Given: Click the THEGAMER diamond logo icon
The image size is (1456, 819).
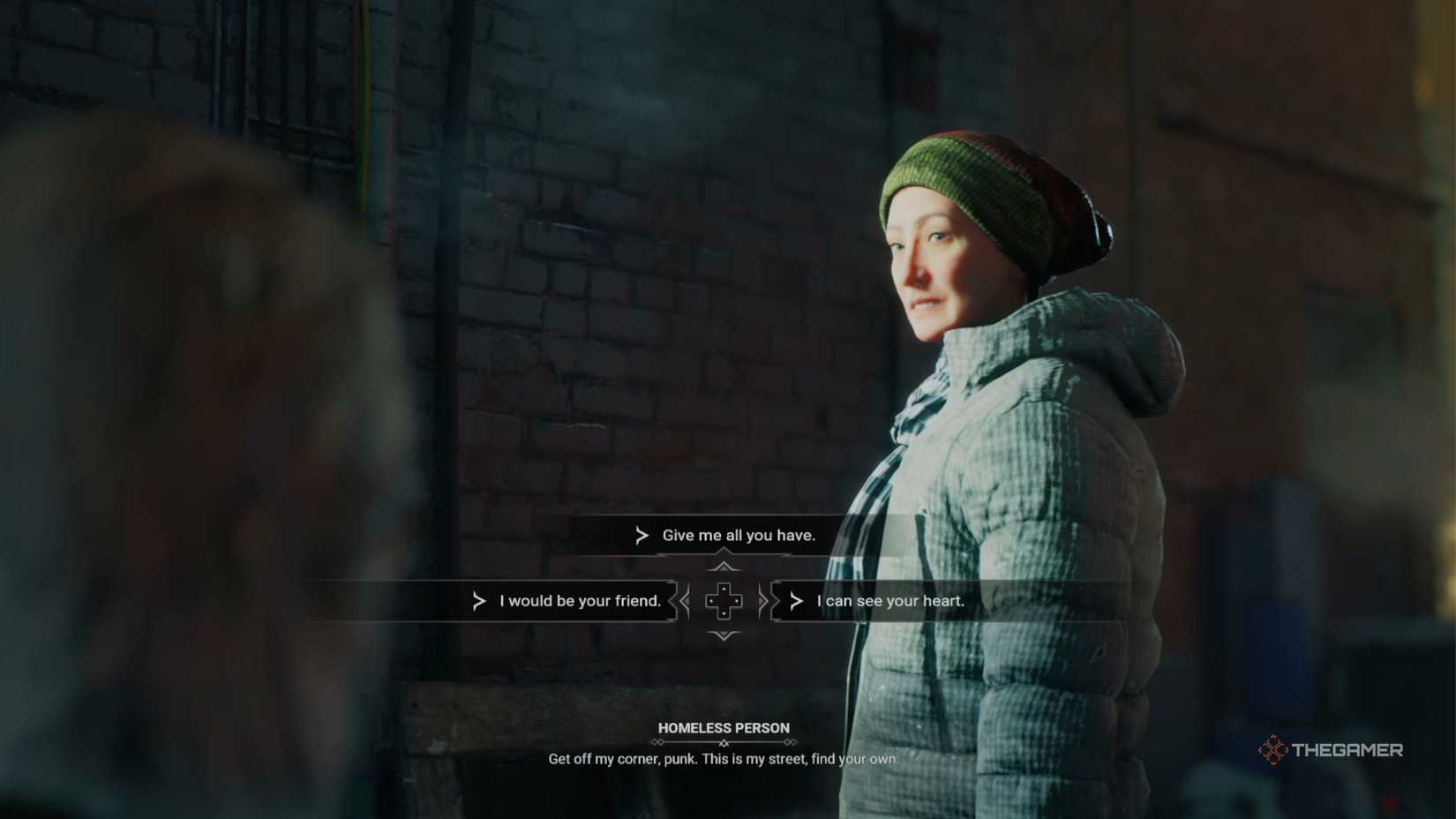Looking at the screenshot, I should pyautogui.click(x=1274, y=750).
